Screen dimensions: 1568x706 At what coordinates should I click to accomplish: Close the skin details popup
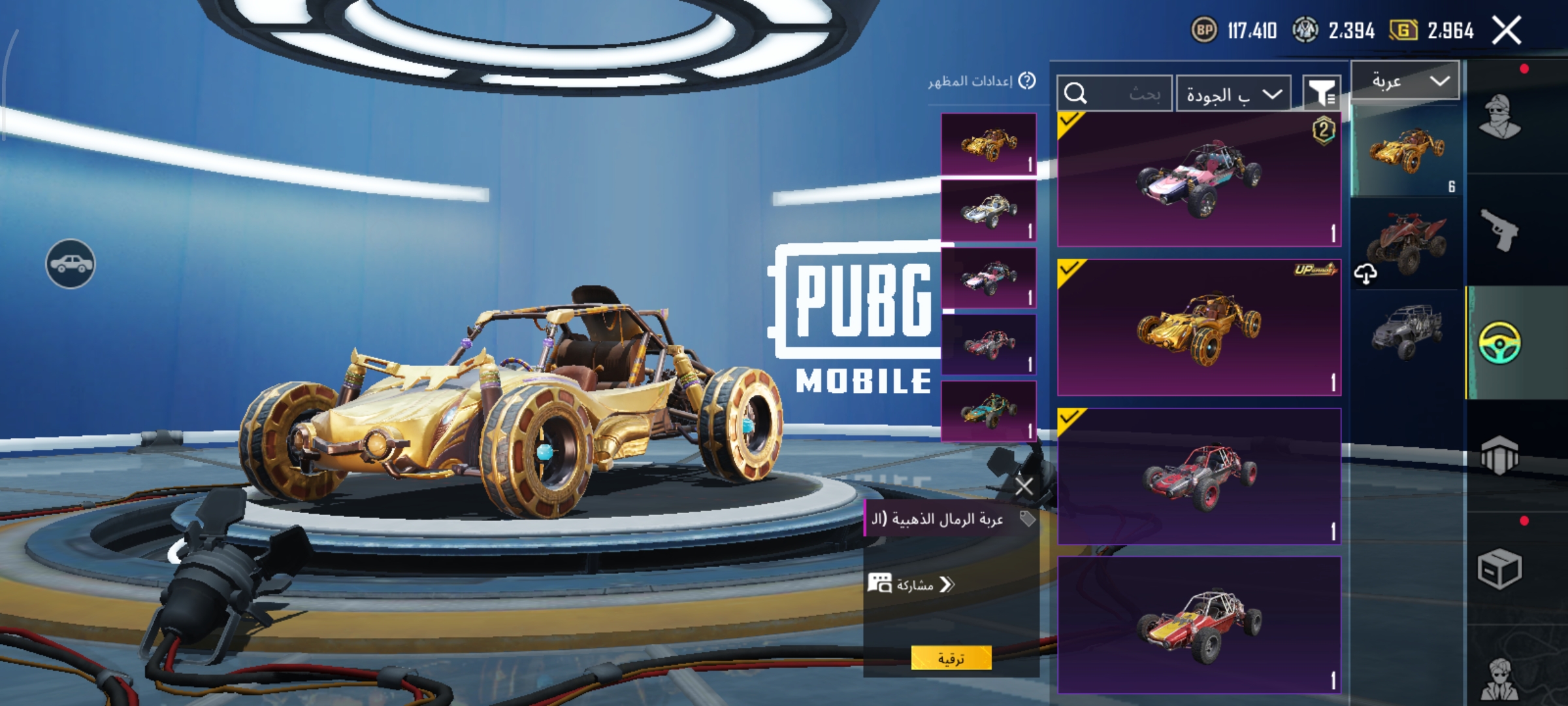pyautogui.click(x=1024, y=486)
